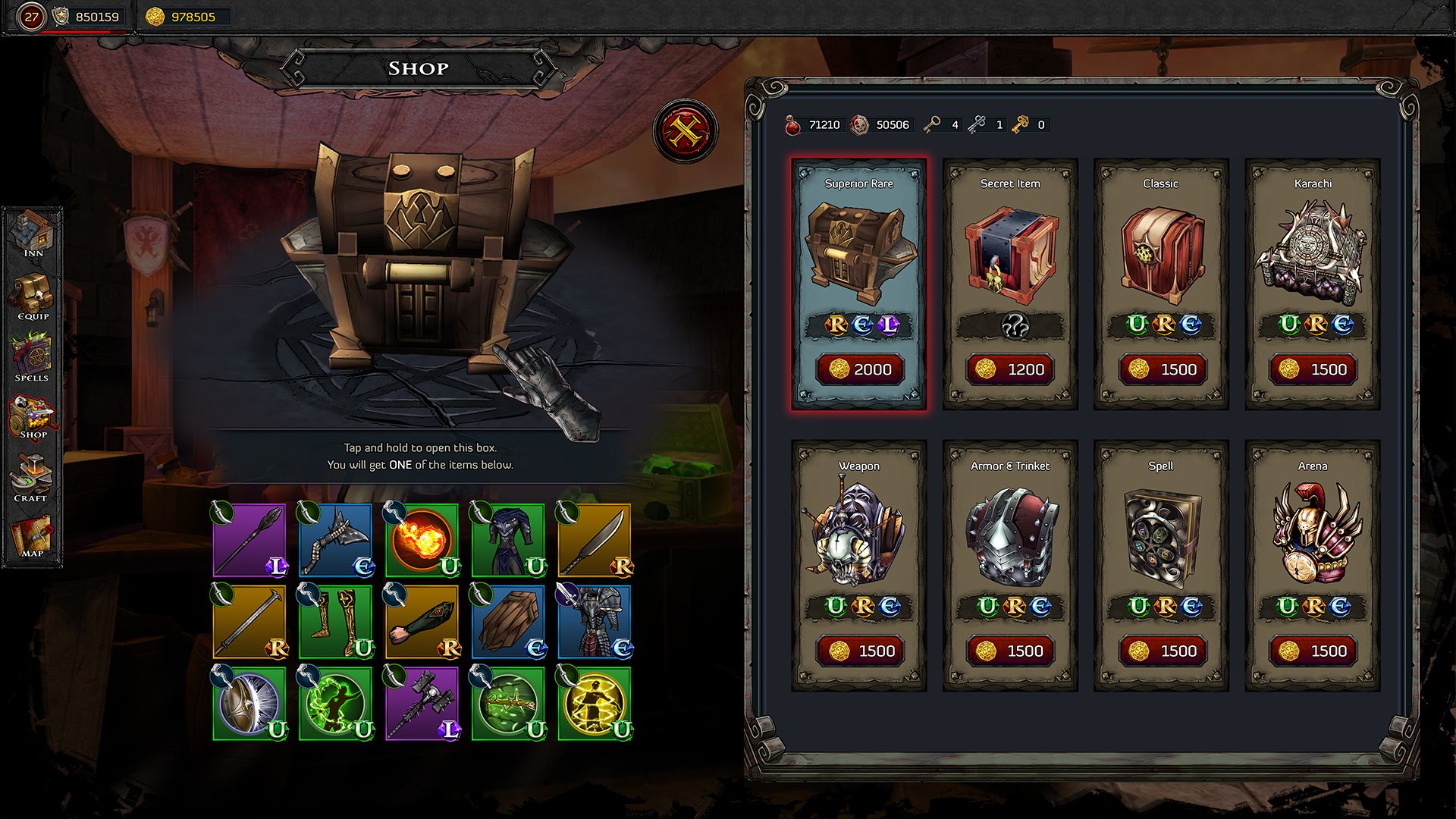Screen dimensions: 1456x819
Task: Choose the Armor & Trinket chest
Action: (x=1009, y=565)
